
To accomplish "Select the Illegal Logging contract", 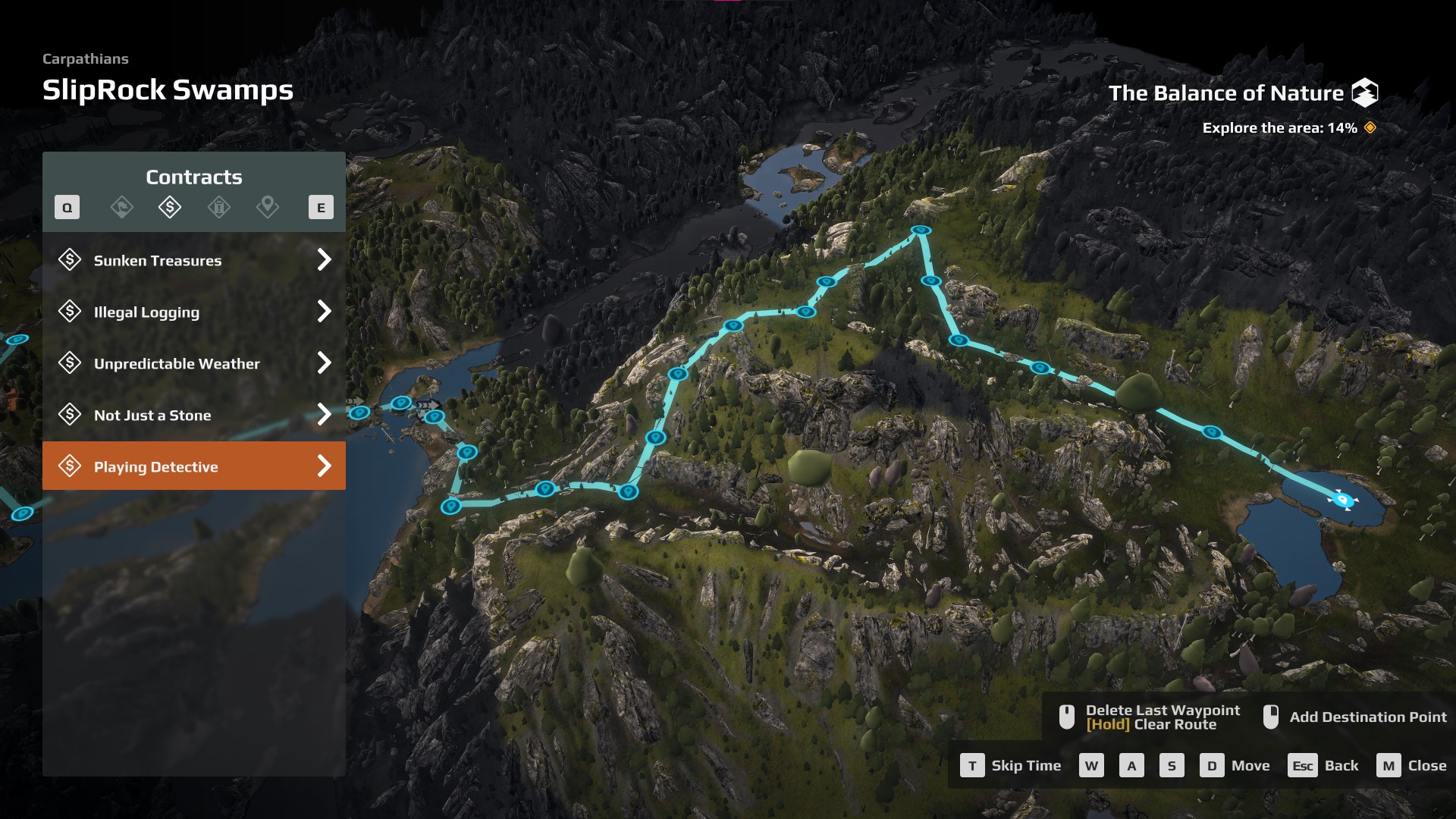I will pyautogui.click(x=194, y=312).
